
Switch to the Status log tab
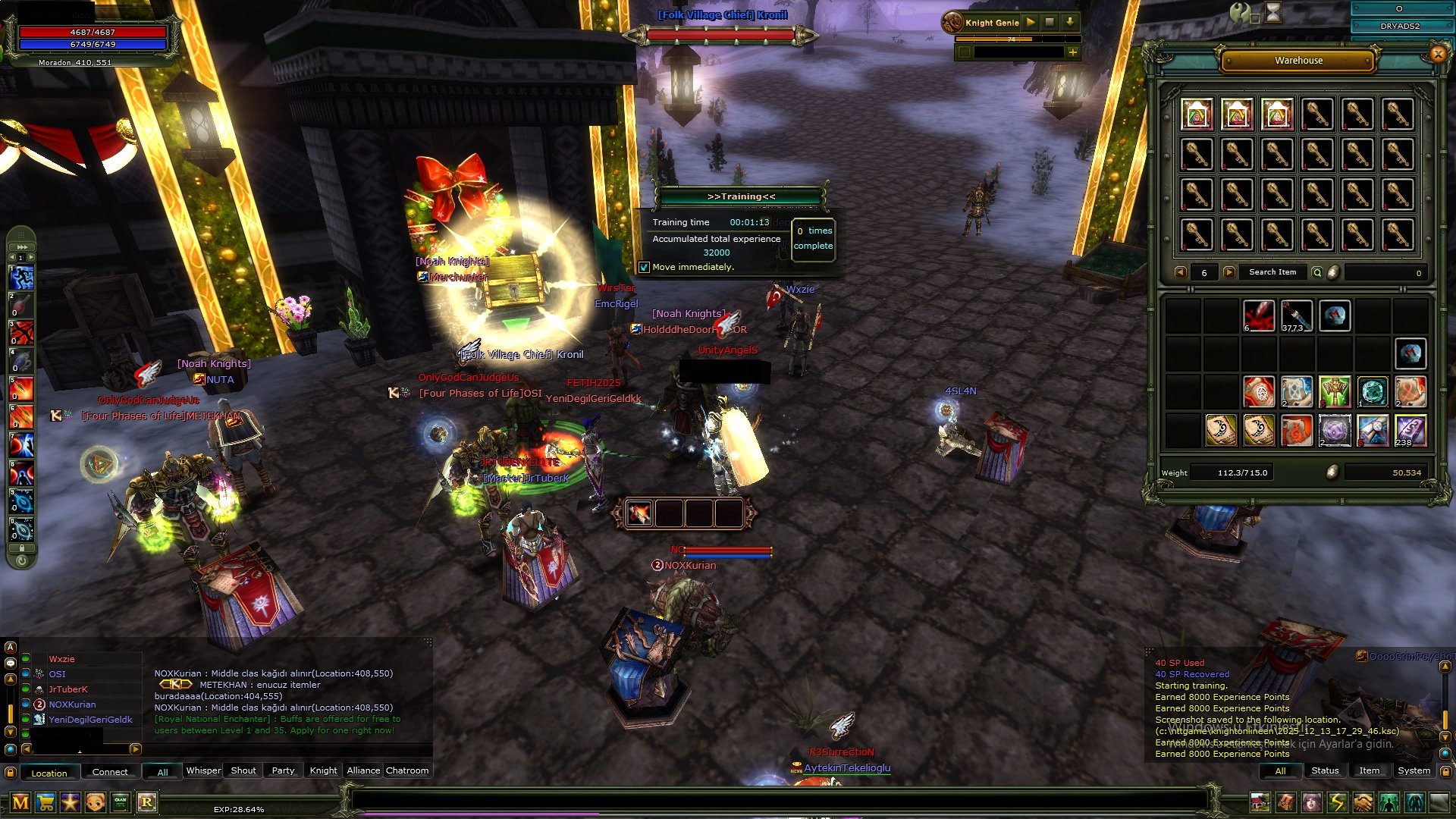pos(1325,770)
